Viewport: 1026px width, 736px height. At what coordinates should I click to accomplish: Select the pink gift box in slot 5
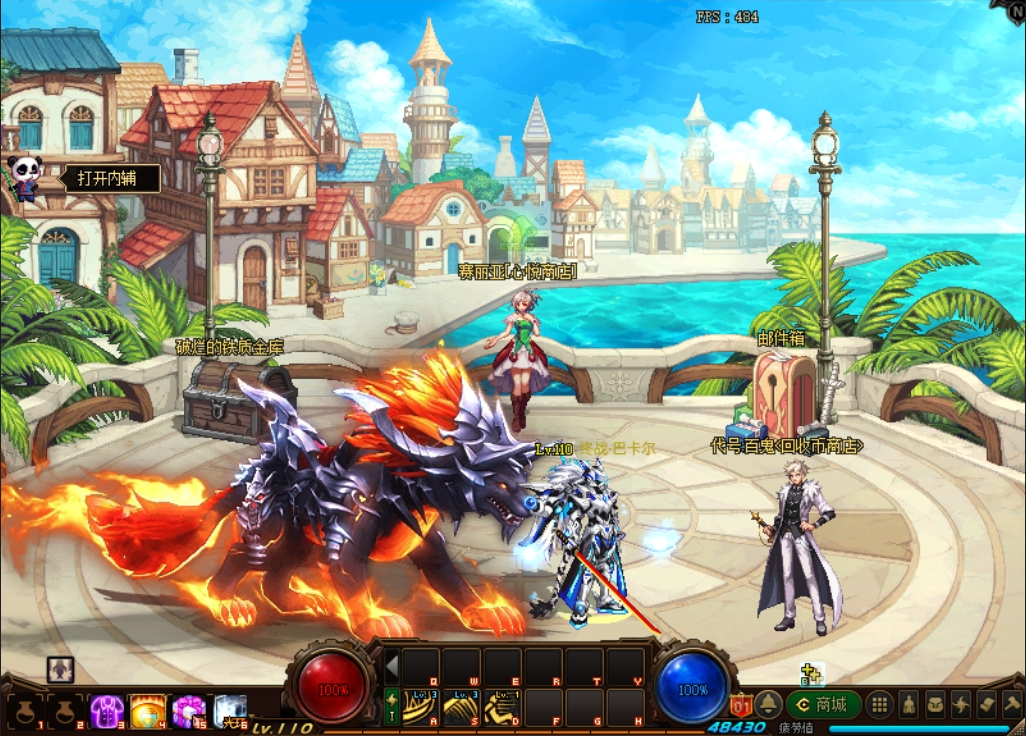[x=189, y=712]
